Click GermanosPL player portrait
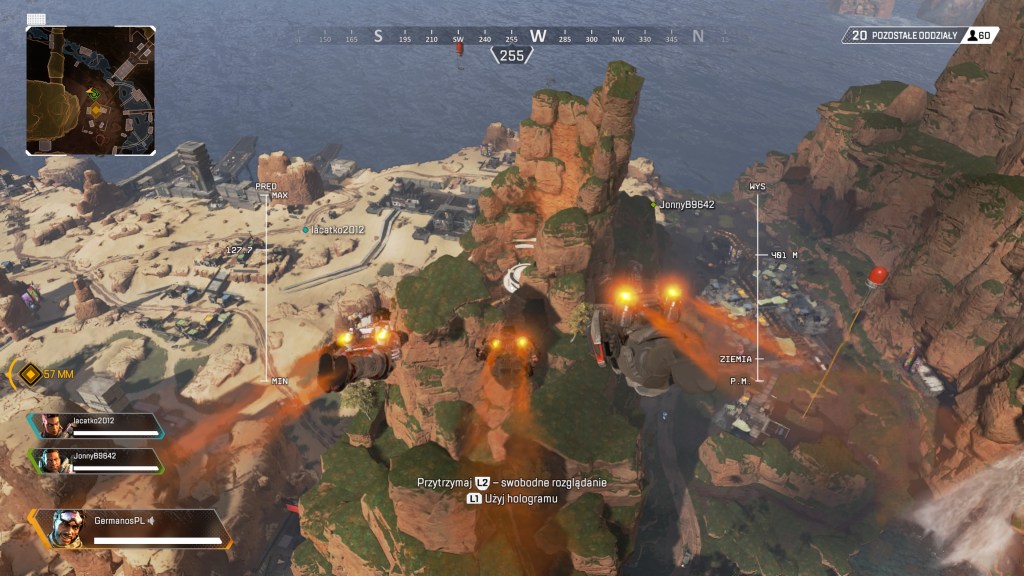The width and height of the screenshot is (1024, 576). click(67, 528)
